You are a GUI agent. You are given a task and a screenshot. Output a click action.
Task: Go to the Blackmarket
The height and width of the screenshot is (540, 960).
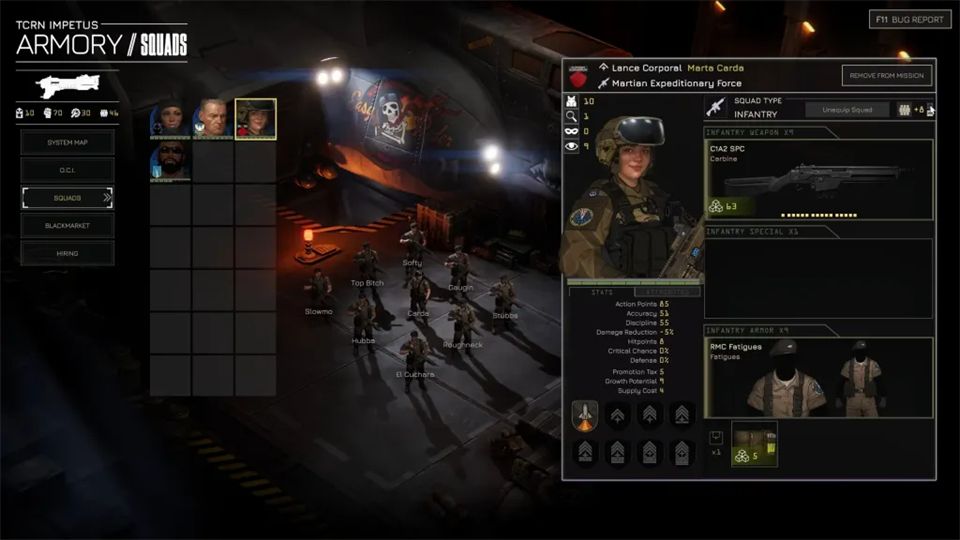67,226
